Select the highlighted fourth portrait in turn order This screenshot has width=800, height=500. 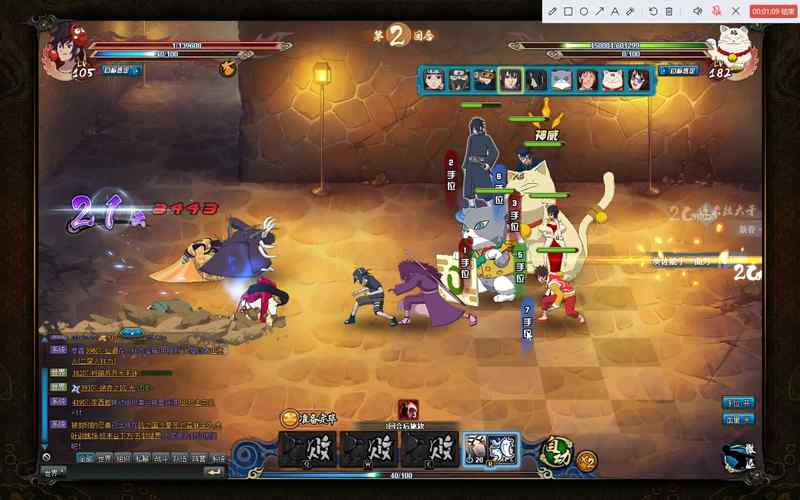pyautogui.click(x=510, y=79)
